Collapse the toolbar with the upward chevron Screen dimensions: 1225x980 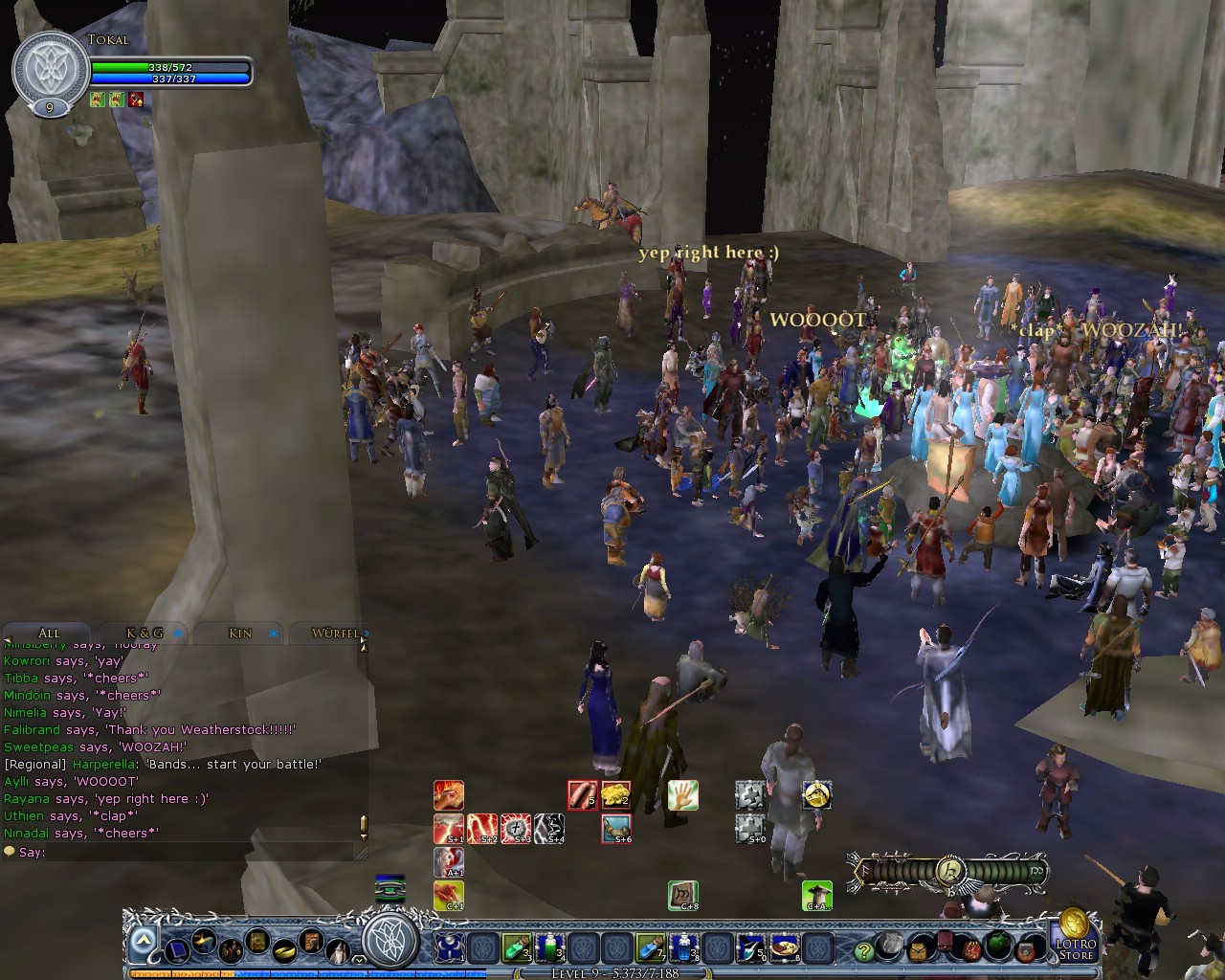tap(143, 940)
